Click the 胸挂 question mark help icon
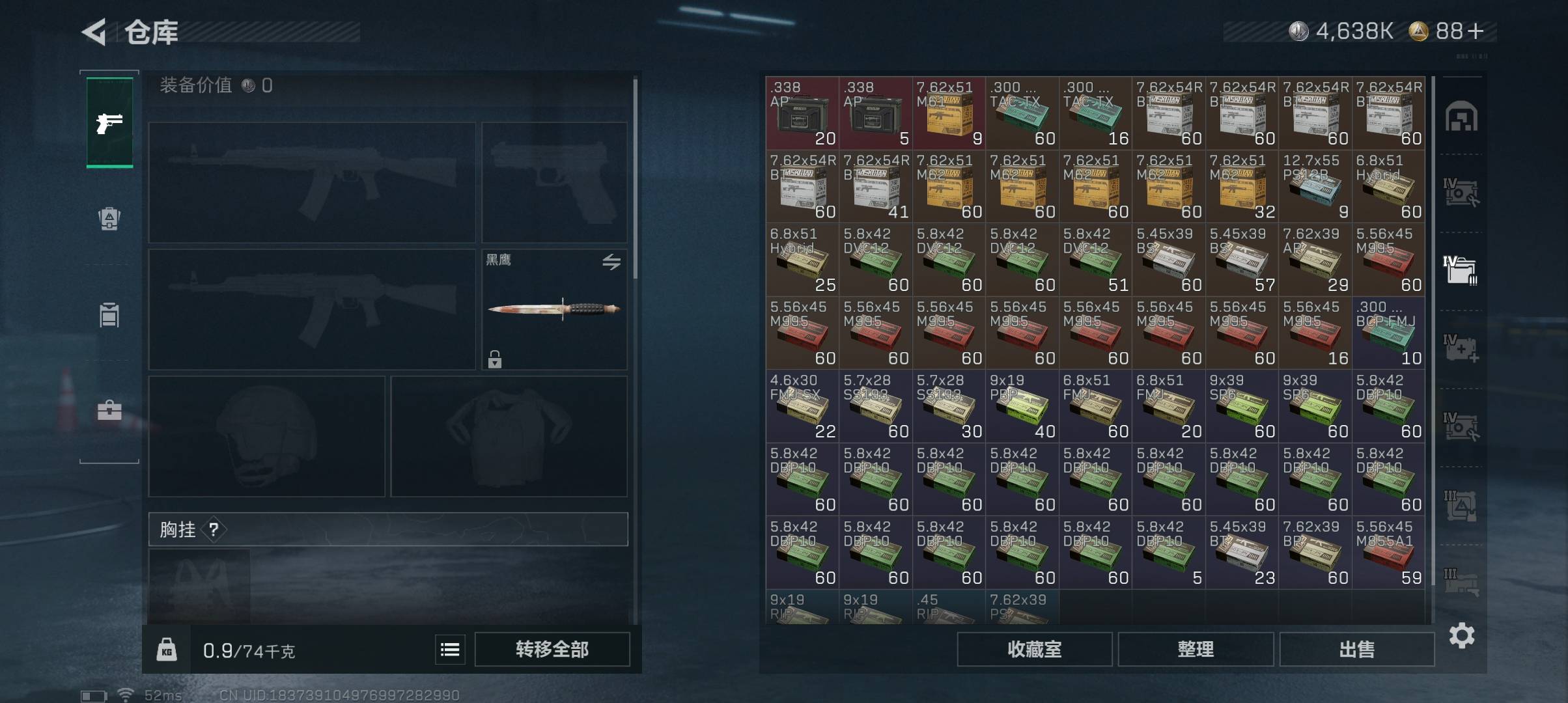The height and width of the screenshot is (703, 1568). tap(214, 529)
